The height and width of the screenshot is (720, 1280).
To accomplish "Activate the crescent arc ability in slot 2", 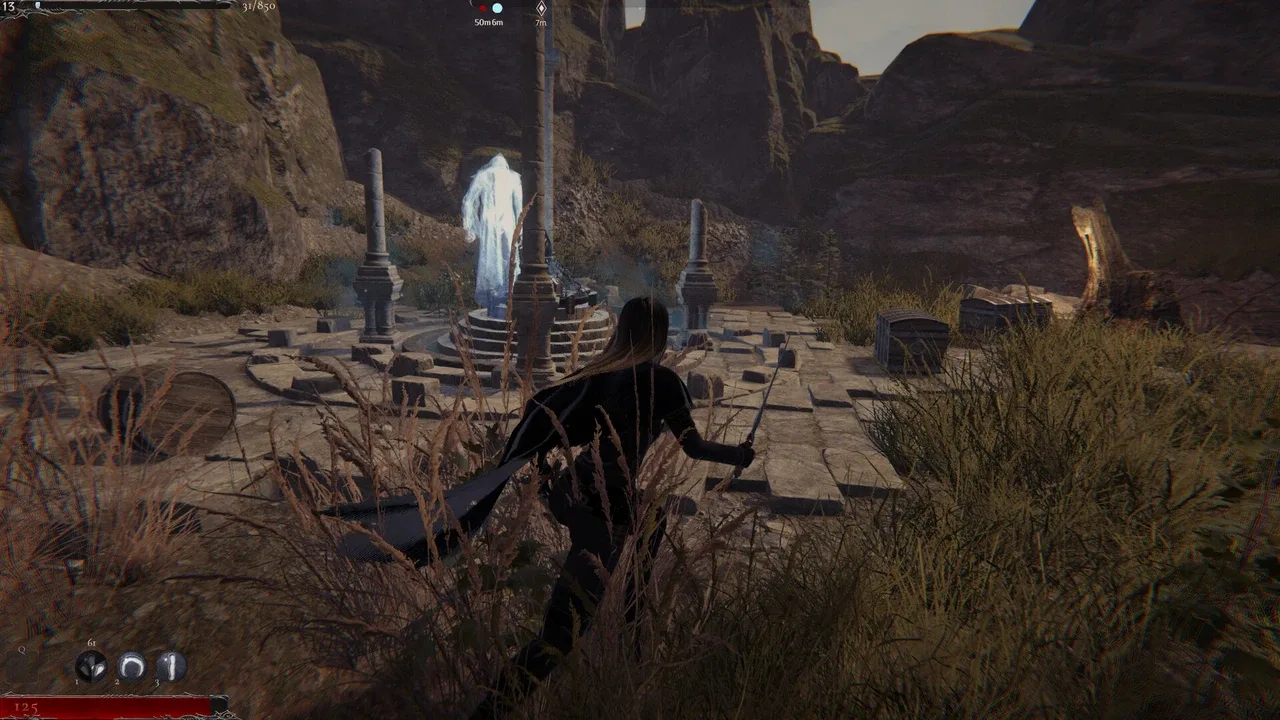I will 132,666.
